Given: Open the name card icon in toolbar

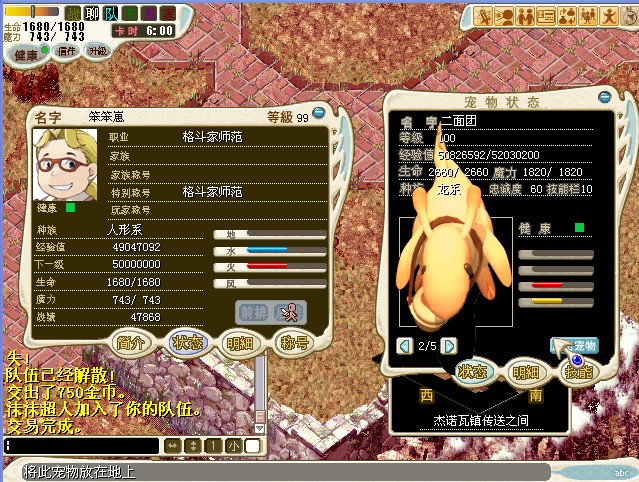Looking at the screenshot, I should (546, 15).
